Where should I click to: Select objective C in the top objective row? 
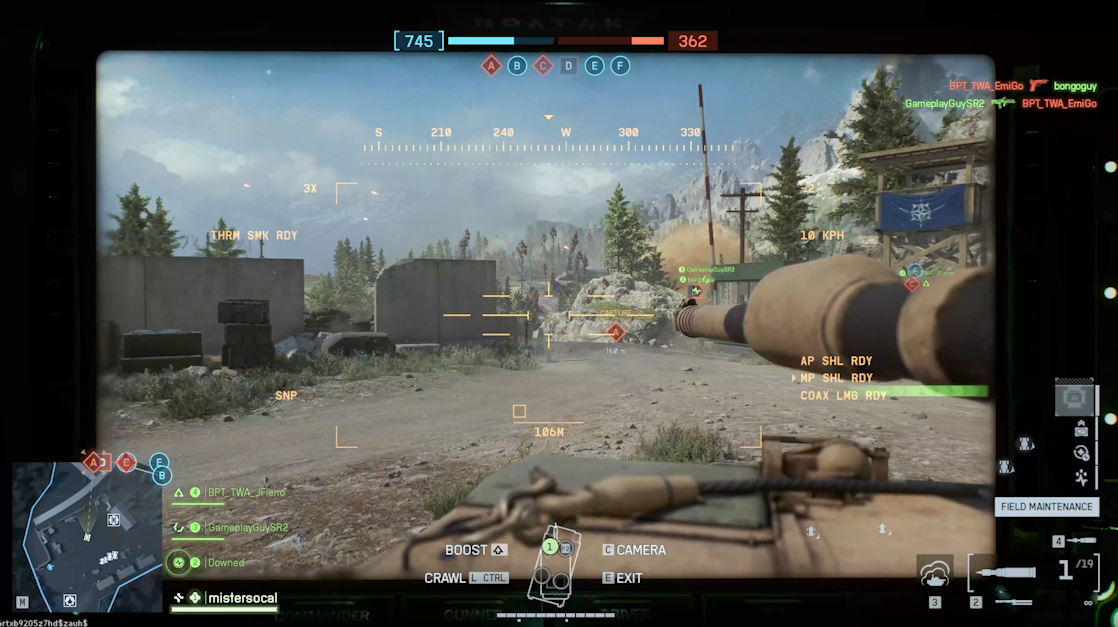point(543,66)
